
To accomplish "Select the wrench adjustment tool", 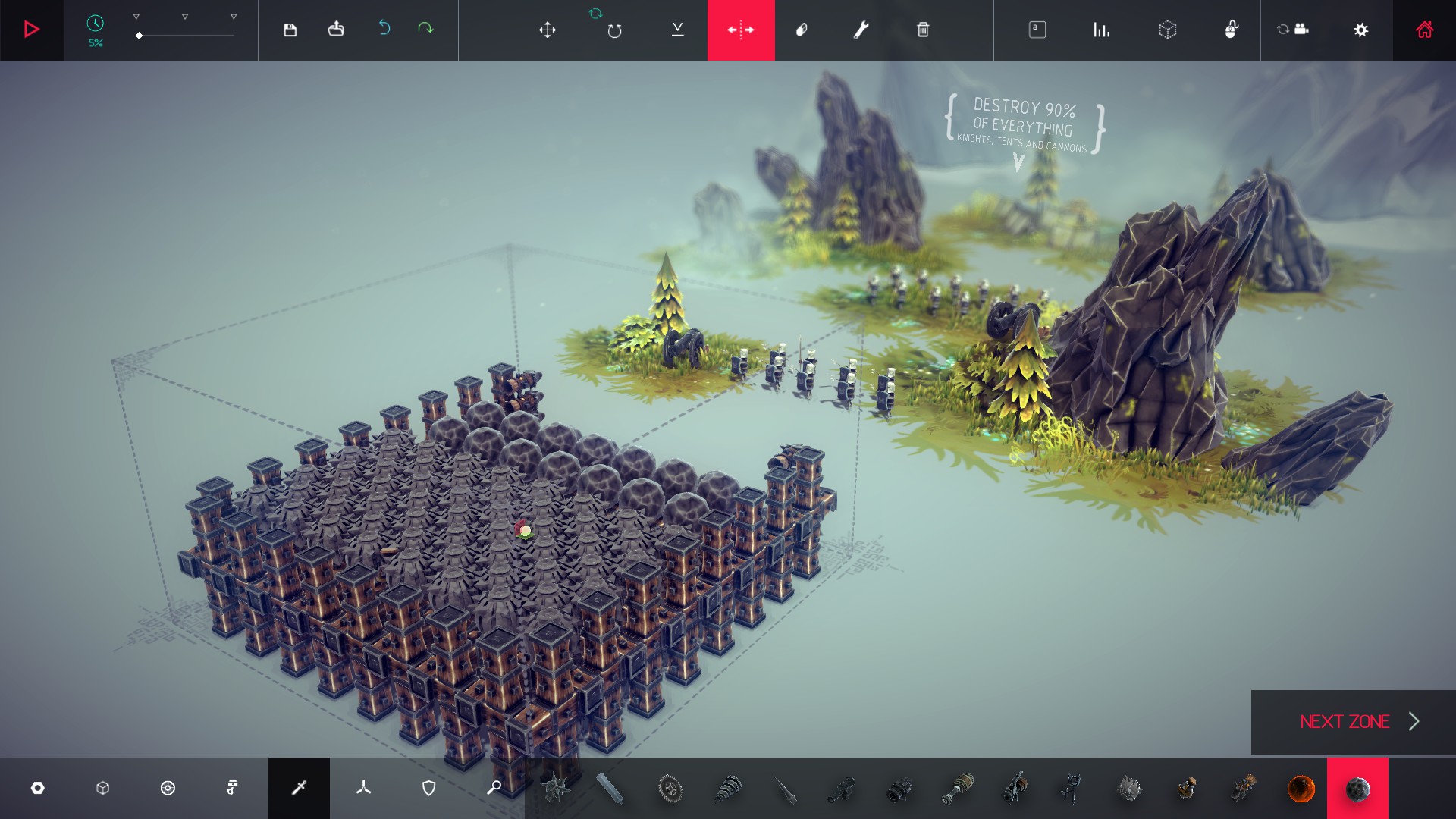I will click(861, 30).
